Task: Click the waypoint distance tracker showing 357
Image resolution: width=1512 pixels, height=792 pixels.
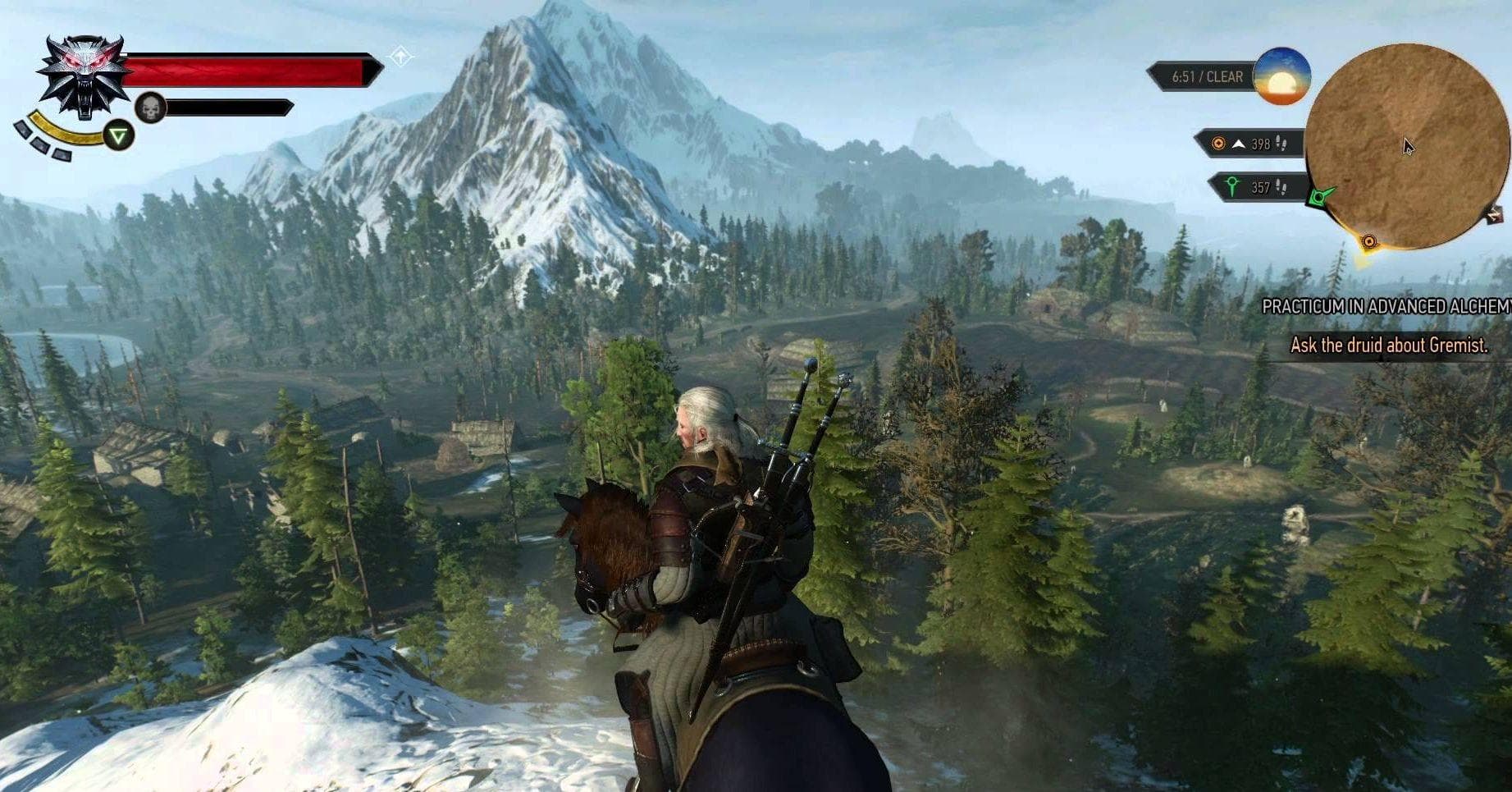Action: 1255,187
